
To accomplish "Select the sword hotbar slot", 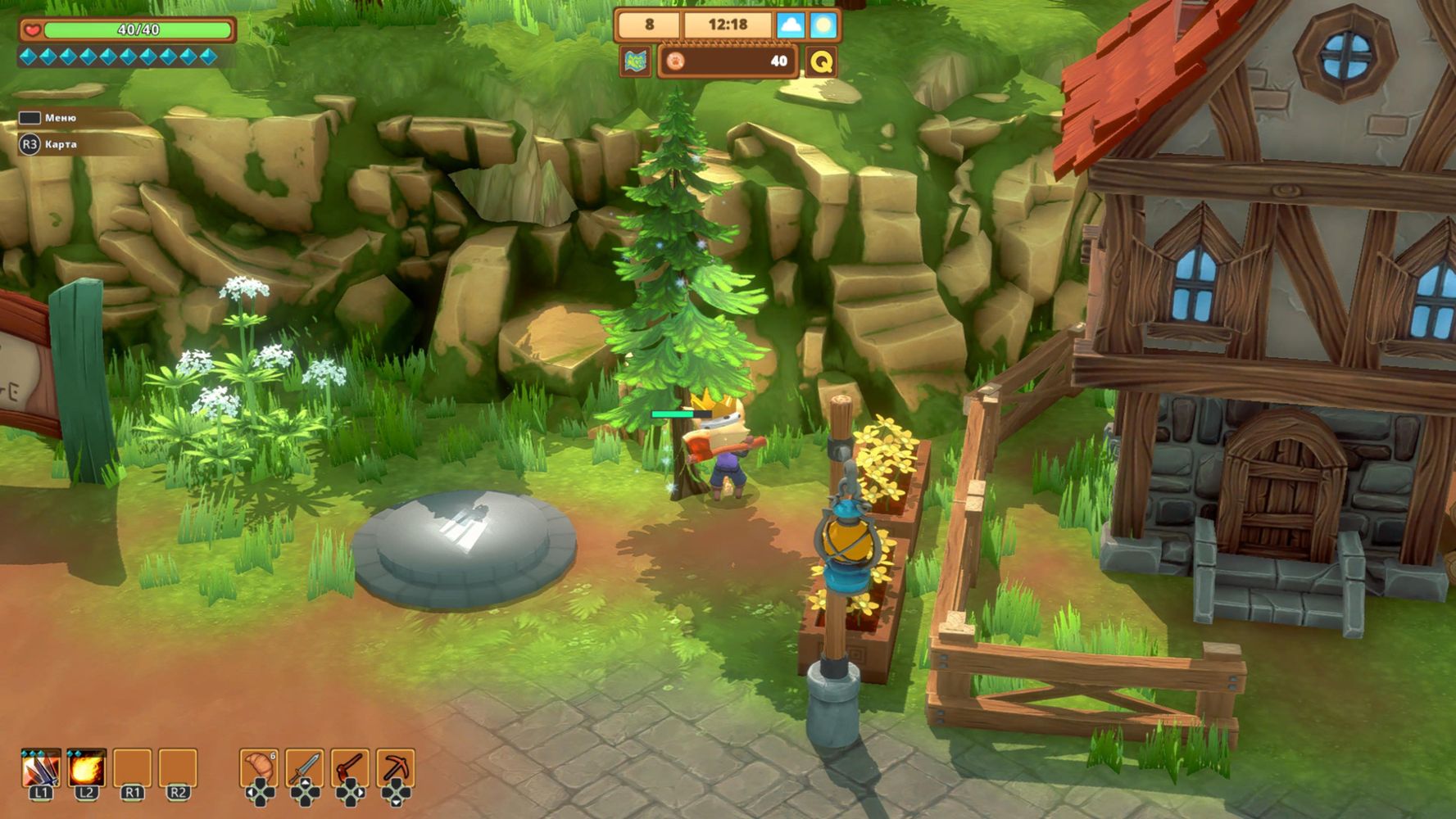I will [305, 769].
